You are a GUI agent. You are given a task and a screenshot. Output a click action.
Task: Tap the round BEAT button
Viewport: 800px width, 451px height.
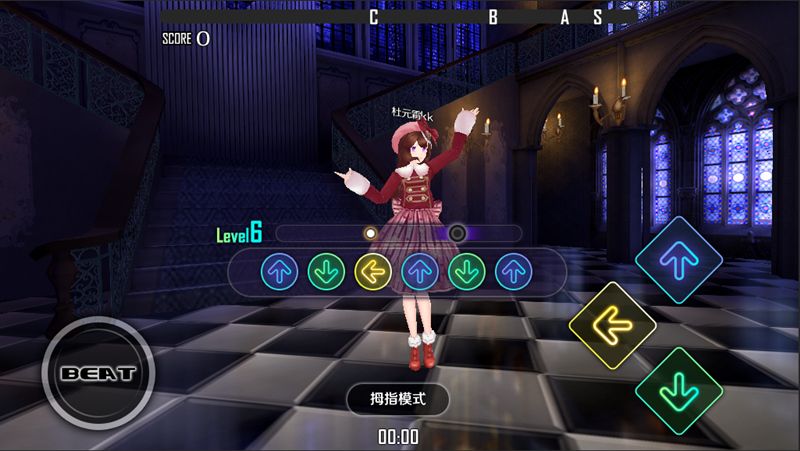tap(97, 374)
